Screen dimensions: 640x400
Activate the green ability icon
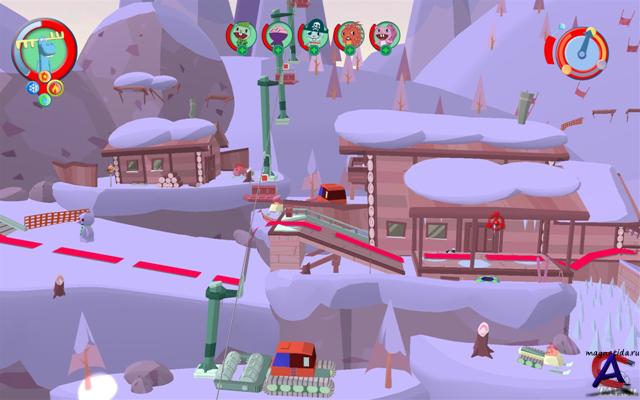44,99
